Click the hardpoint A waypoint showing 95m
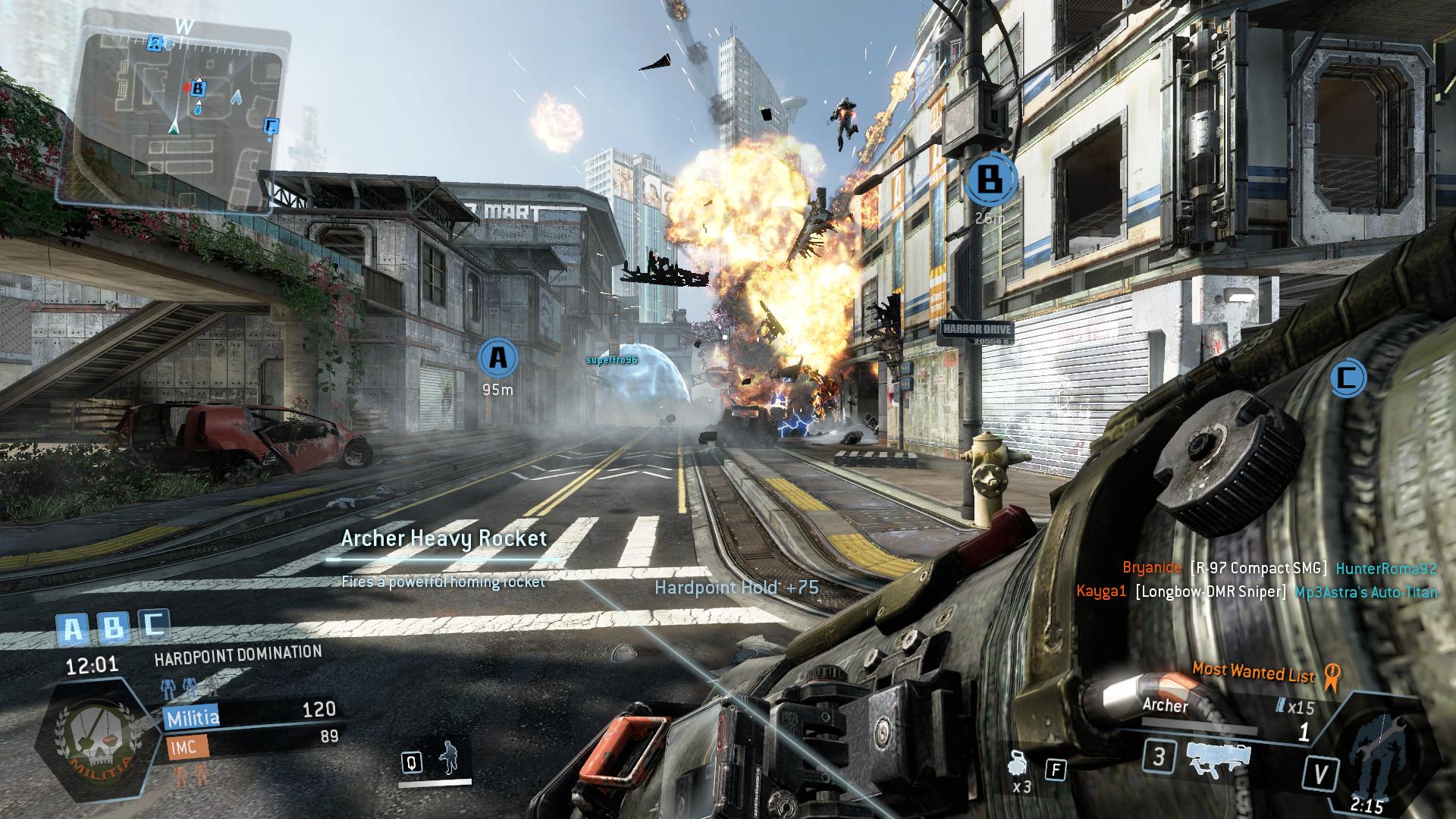The image size is (1456, 819). (x=497, y=357)
